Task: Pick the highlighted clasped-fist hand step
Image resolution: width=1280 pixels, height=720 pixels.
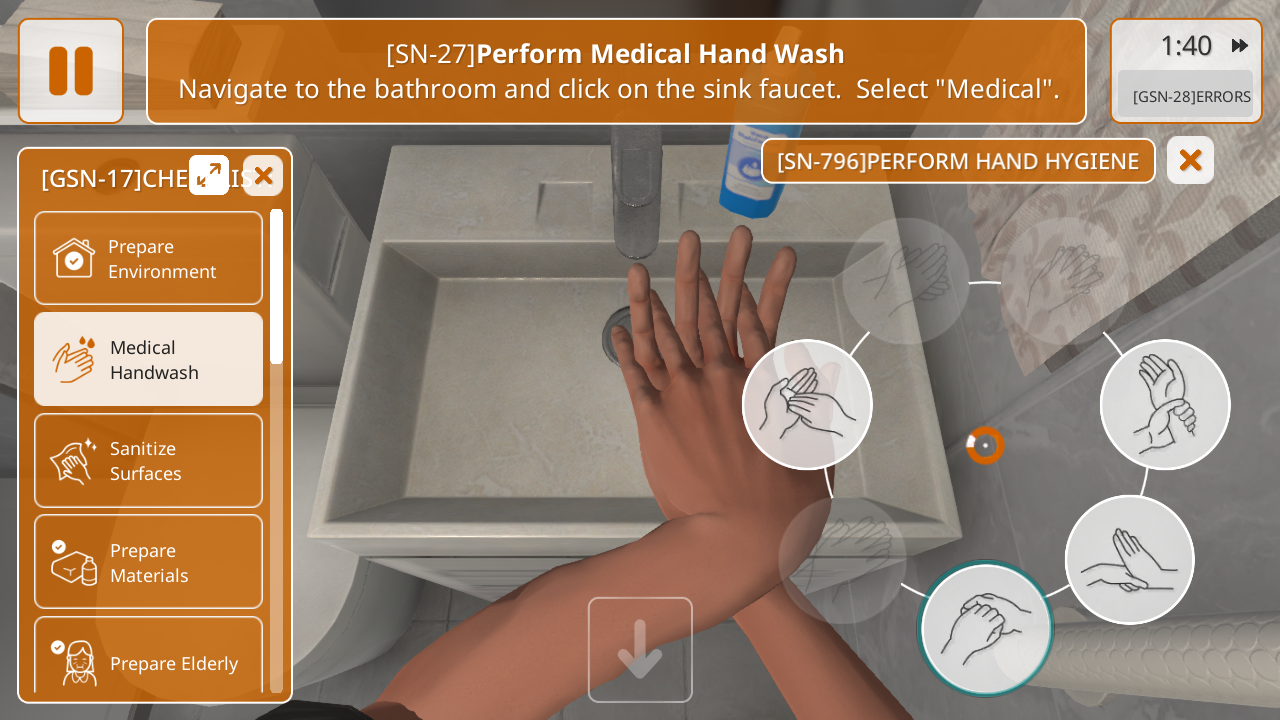Action: (986, 628)
